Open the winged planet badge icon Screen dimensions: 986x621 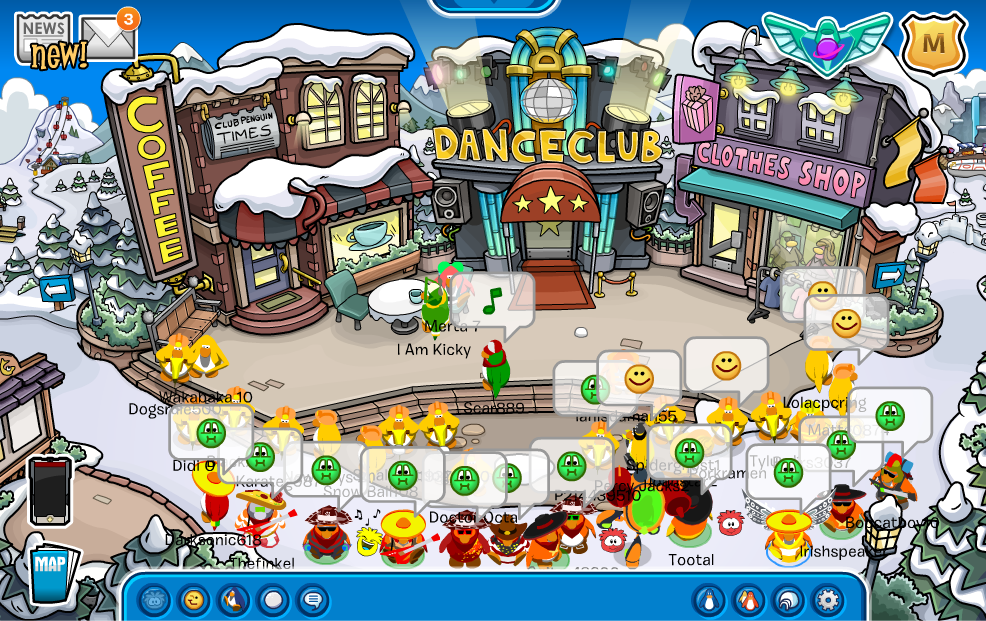coord(826,41)
